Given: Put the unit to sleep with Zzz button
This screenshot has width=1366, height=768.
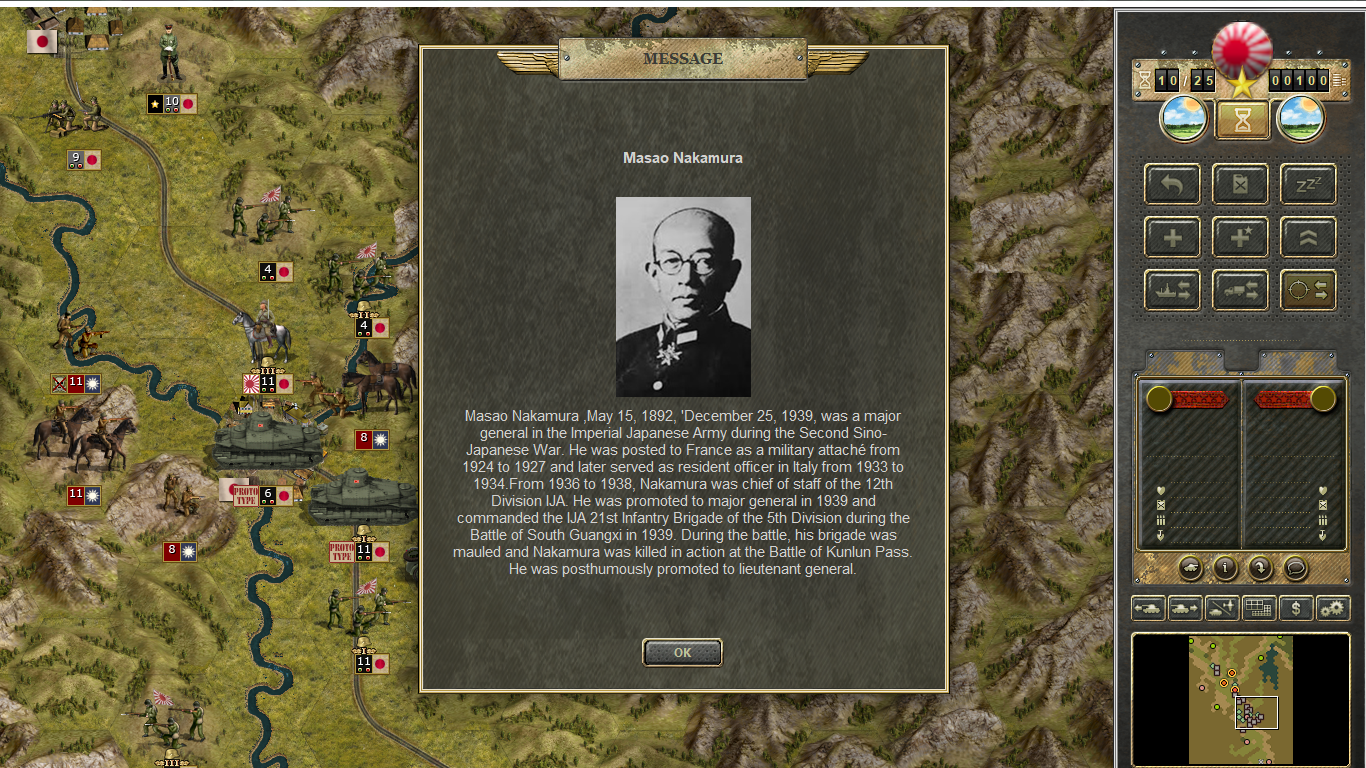Looking at the screenshot, I should click(x=1308, y=185).
